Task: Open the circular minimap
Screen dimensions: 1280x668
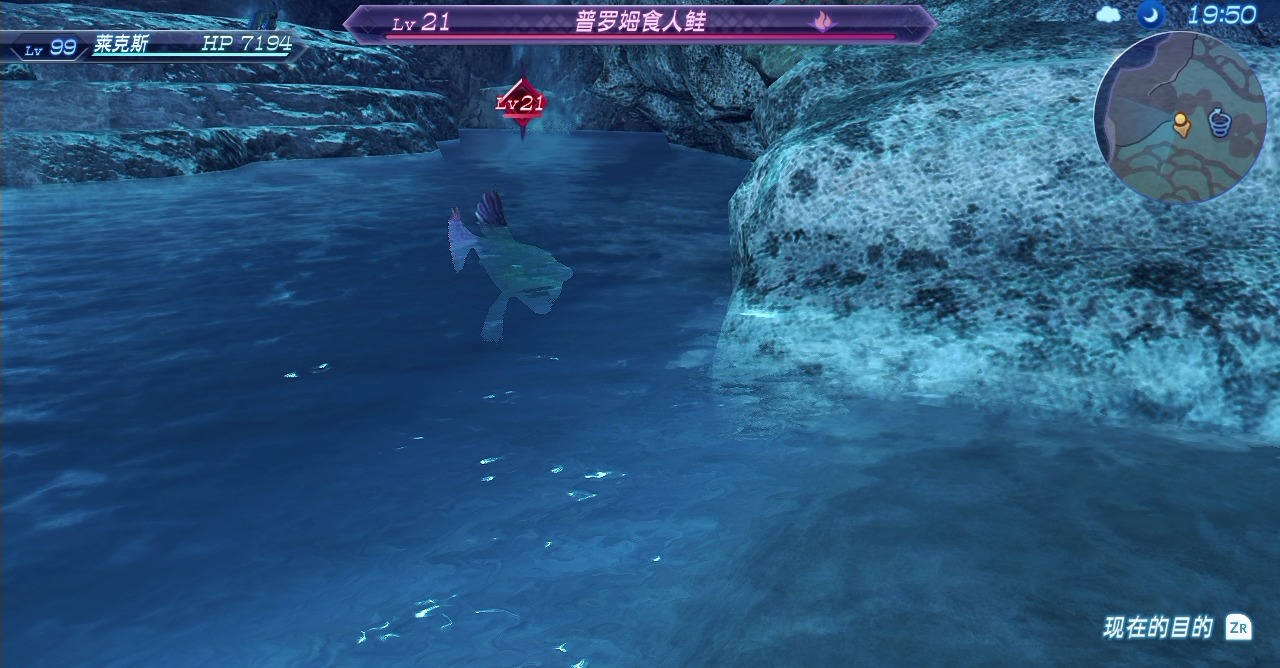Action: coord(1180,117)
